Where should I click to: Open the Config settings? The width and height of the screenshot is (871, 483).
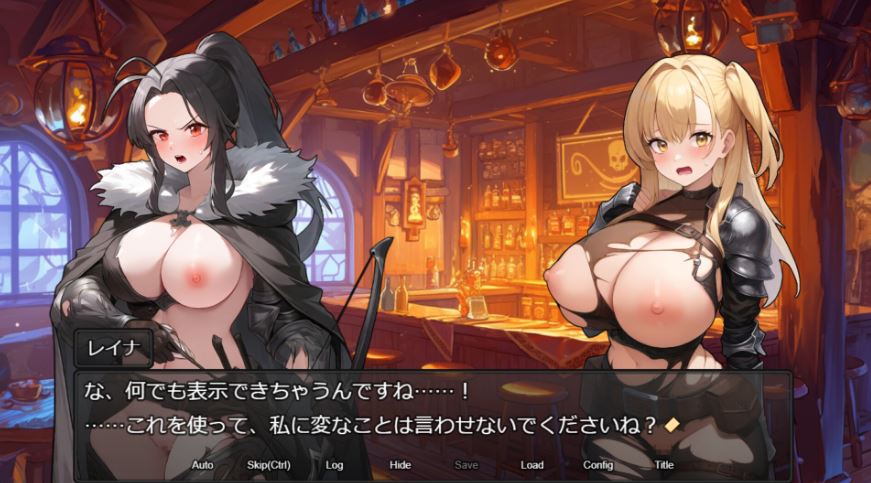[598, 465]
